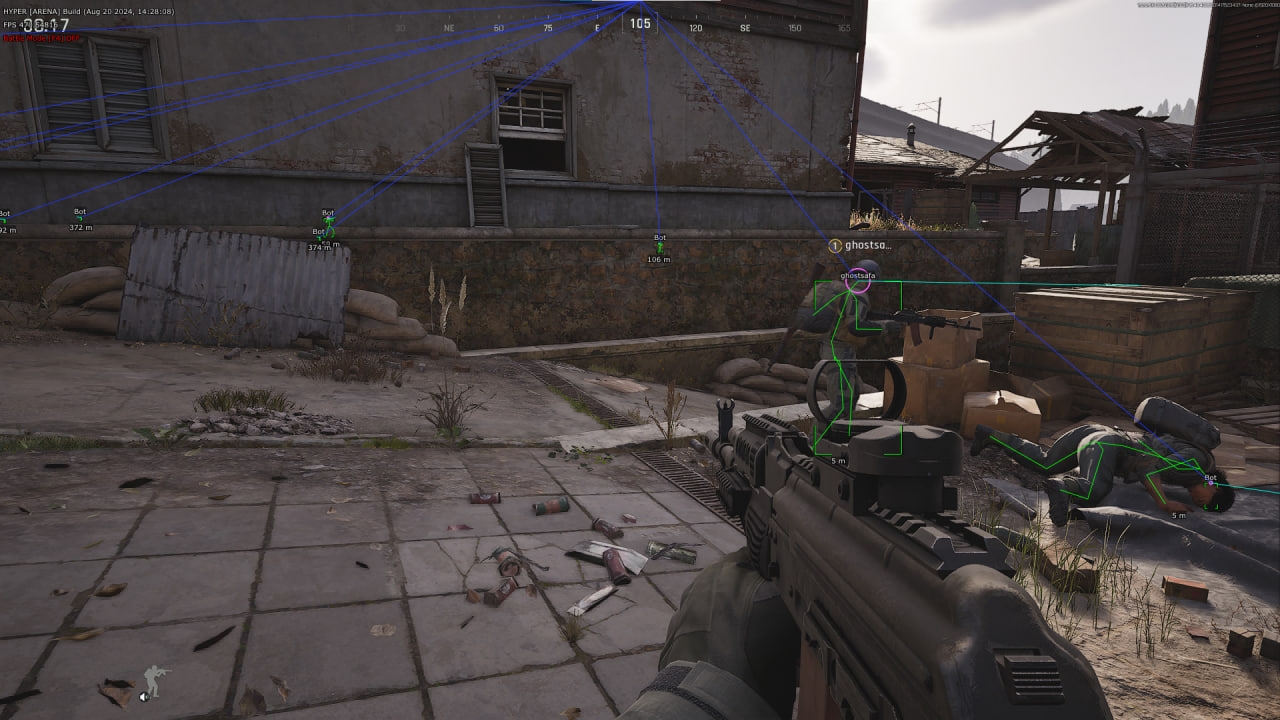The height and width of the screenshot is (720, 1280).
Task: Click the leftmost Bot icon at screen edge
Action: tap(4, 220)
